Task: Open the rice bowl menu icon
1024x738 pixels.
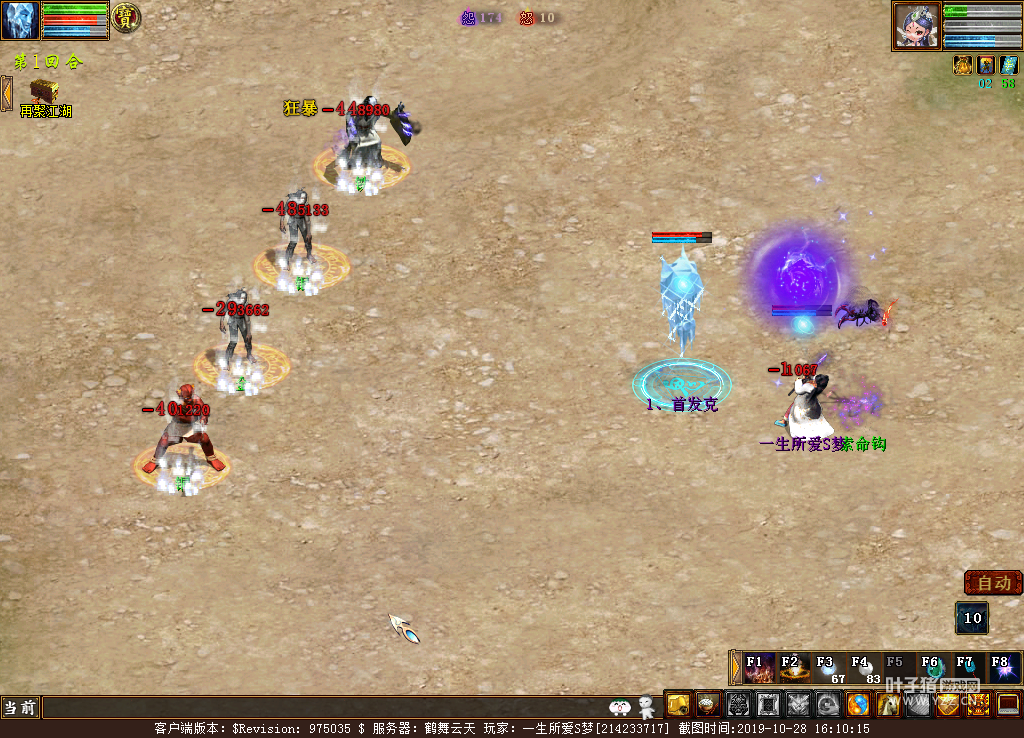Action: 709,705
